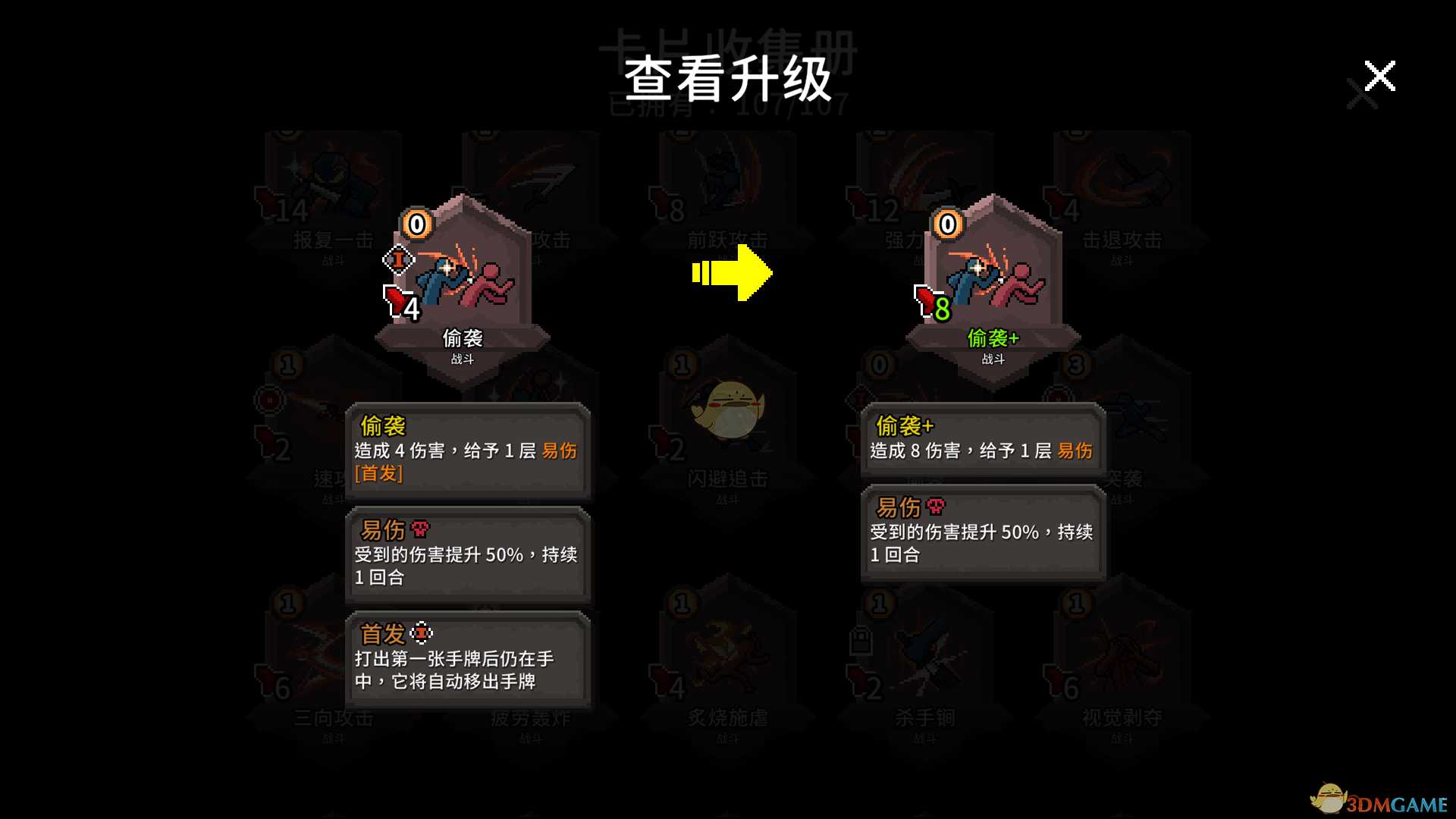Click the orange 0 energy cost medallion
Screen dimensions: 1456x819
pos(416,223)
